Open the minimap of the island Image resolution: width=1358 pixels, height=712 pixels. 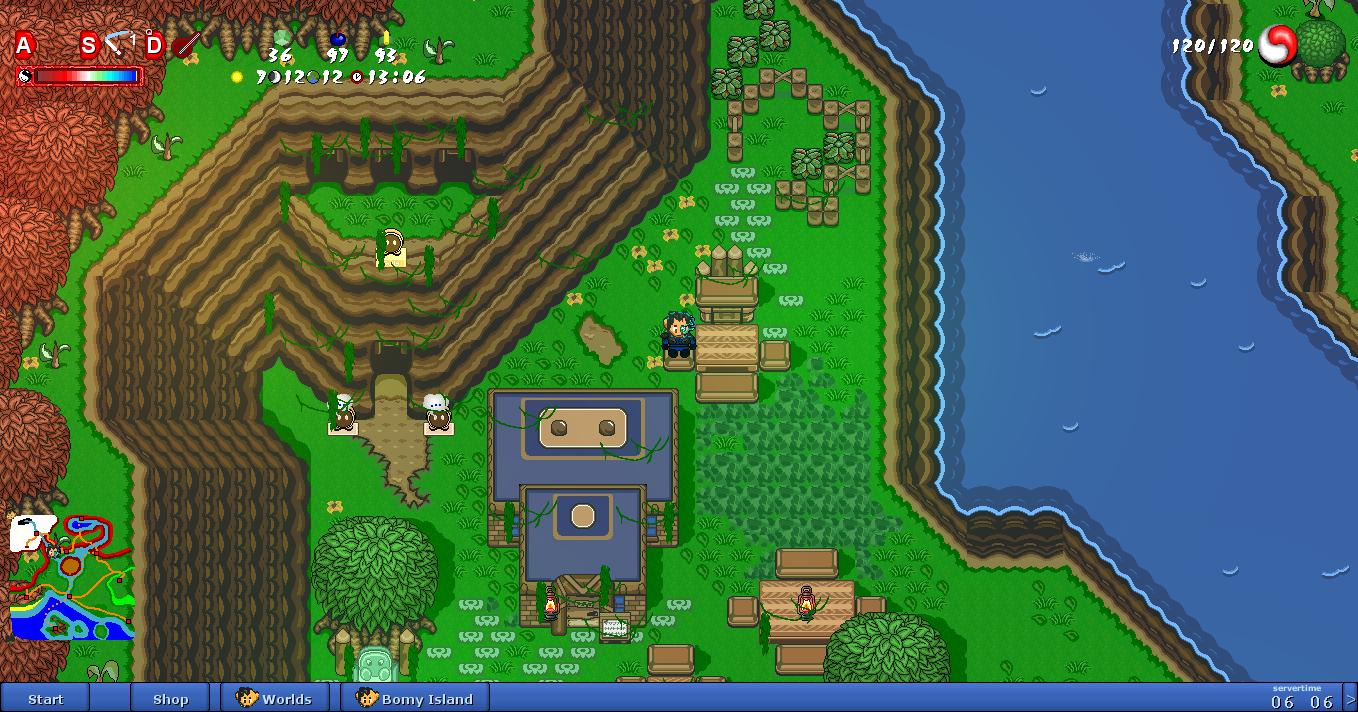72,578
